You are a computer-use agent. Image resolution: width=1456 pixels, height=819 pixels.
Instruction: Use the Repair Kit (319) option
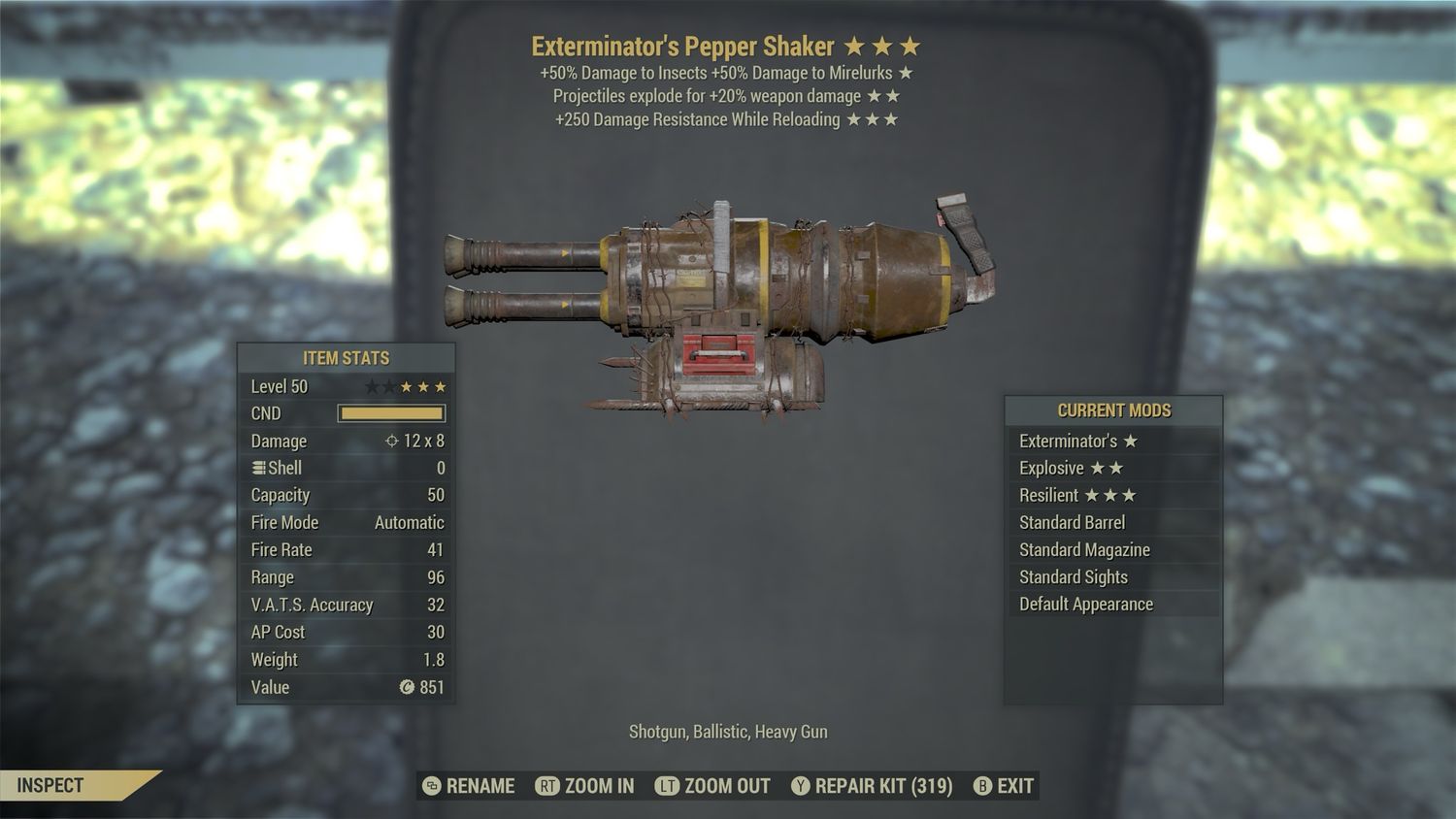(x=872, y=786)
